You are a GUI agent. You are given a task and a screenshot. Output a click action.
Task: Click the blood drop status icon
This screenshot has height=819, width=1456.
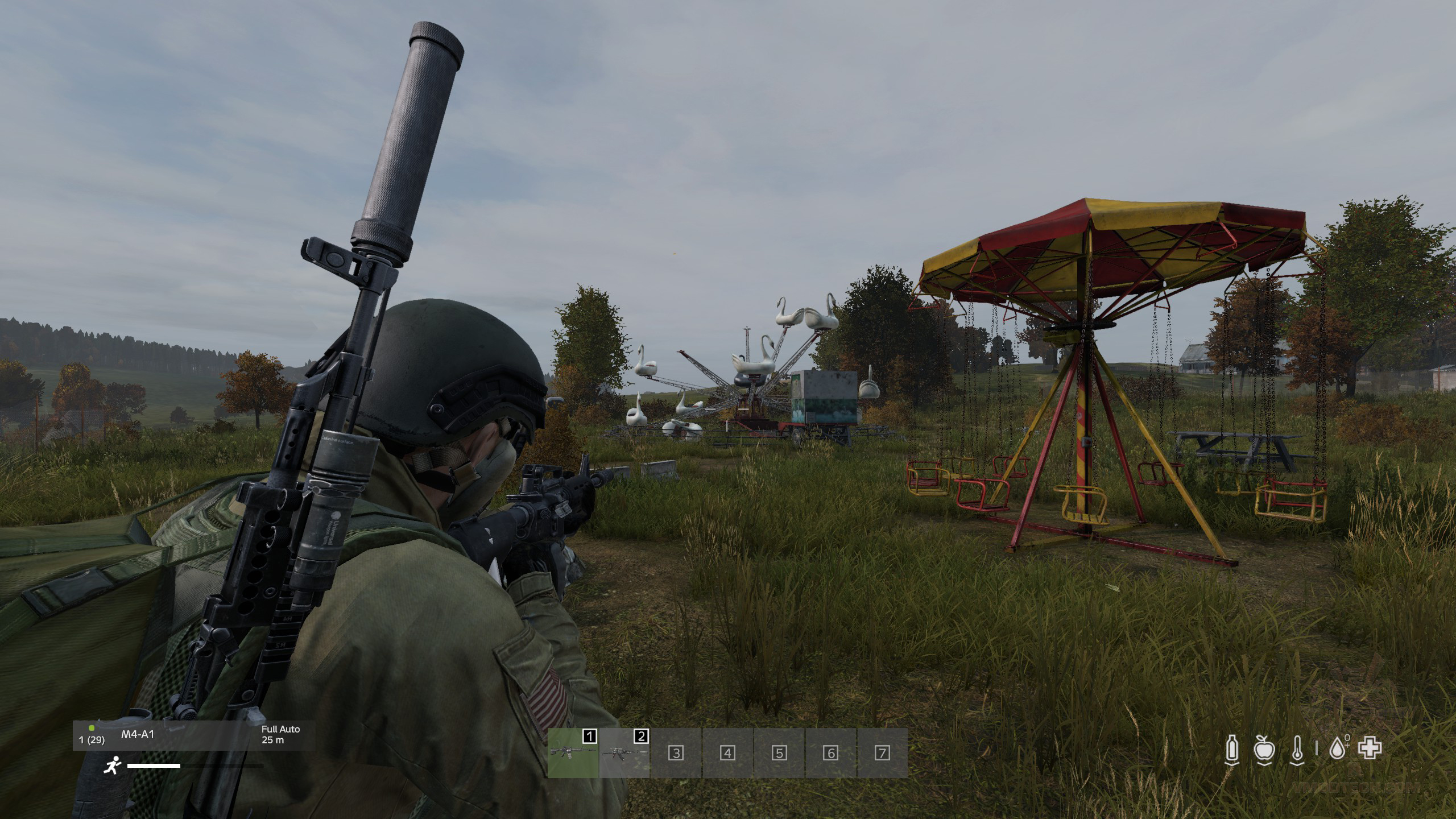click(x=1338, y=748)
